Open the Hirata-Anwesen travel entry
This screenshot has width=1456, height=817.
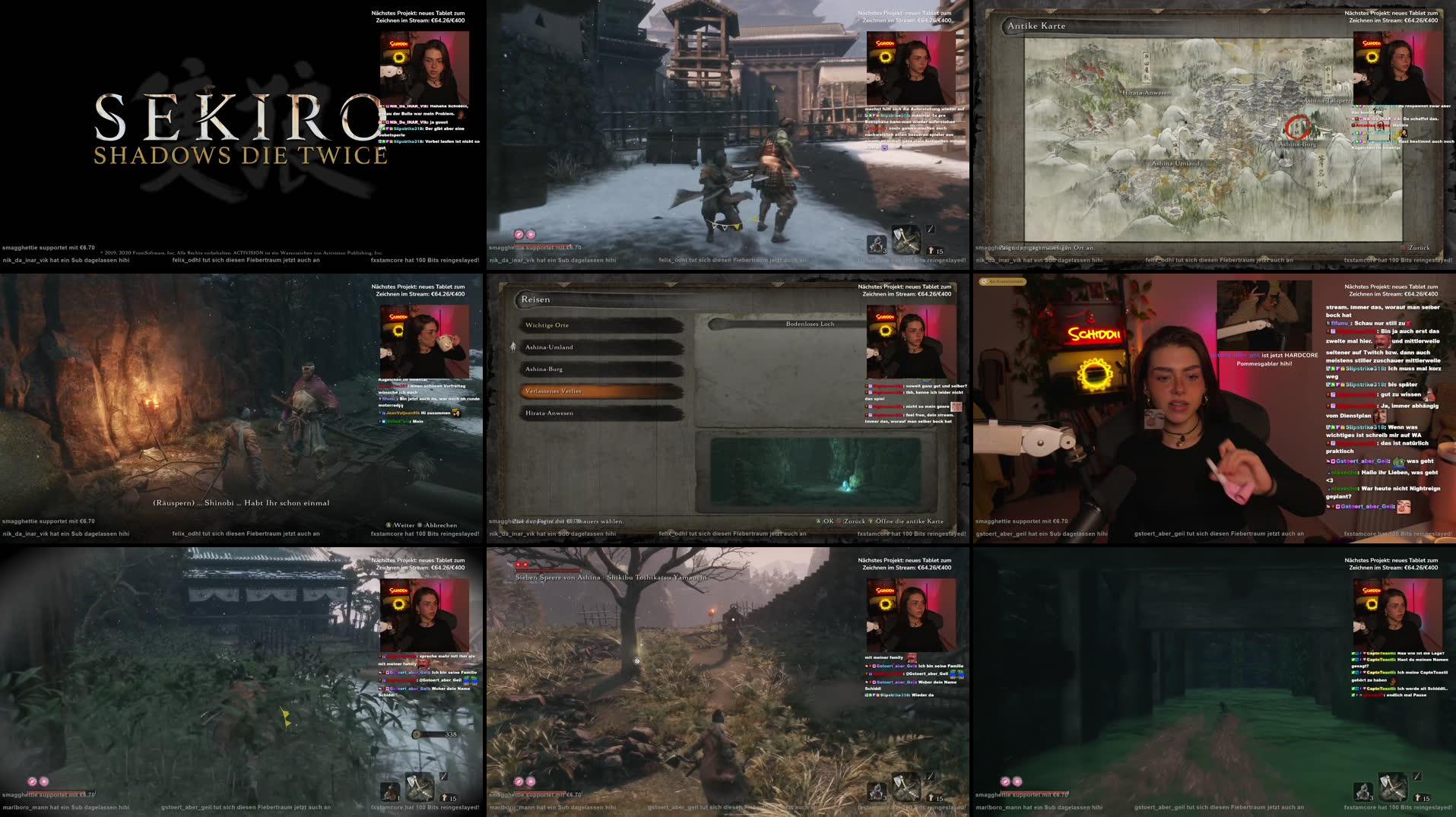(x=550, y=413)
